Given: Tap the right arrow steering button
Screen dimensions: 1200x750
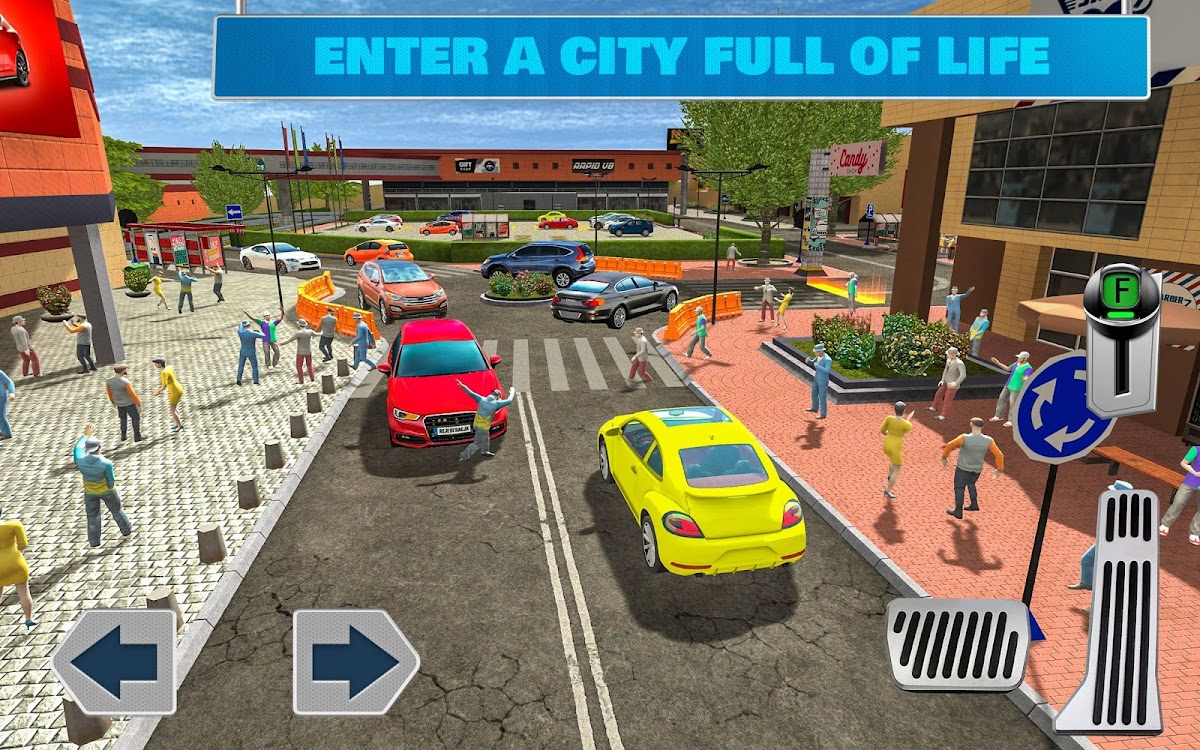Looking at the screenshot, I should (x=355, y=661).
